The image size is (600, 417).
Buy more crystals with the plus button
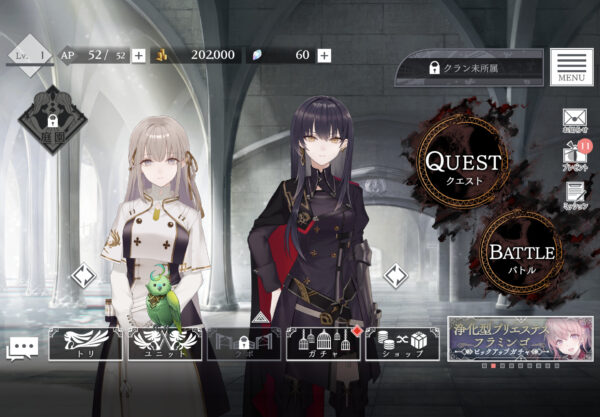pyautogui.click(x=324, y=55)
